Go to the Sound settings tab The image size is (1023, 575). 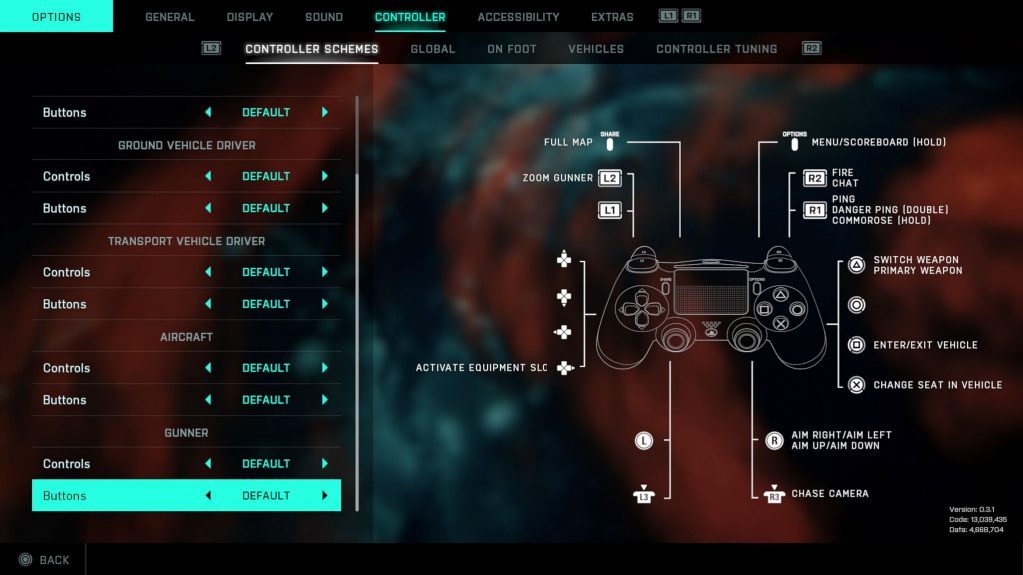[324, 17]
